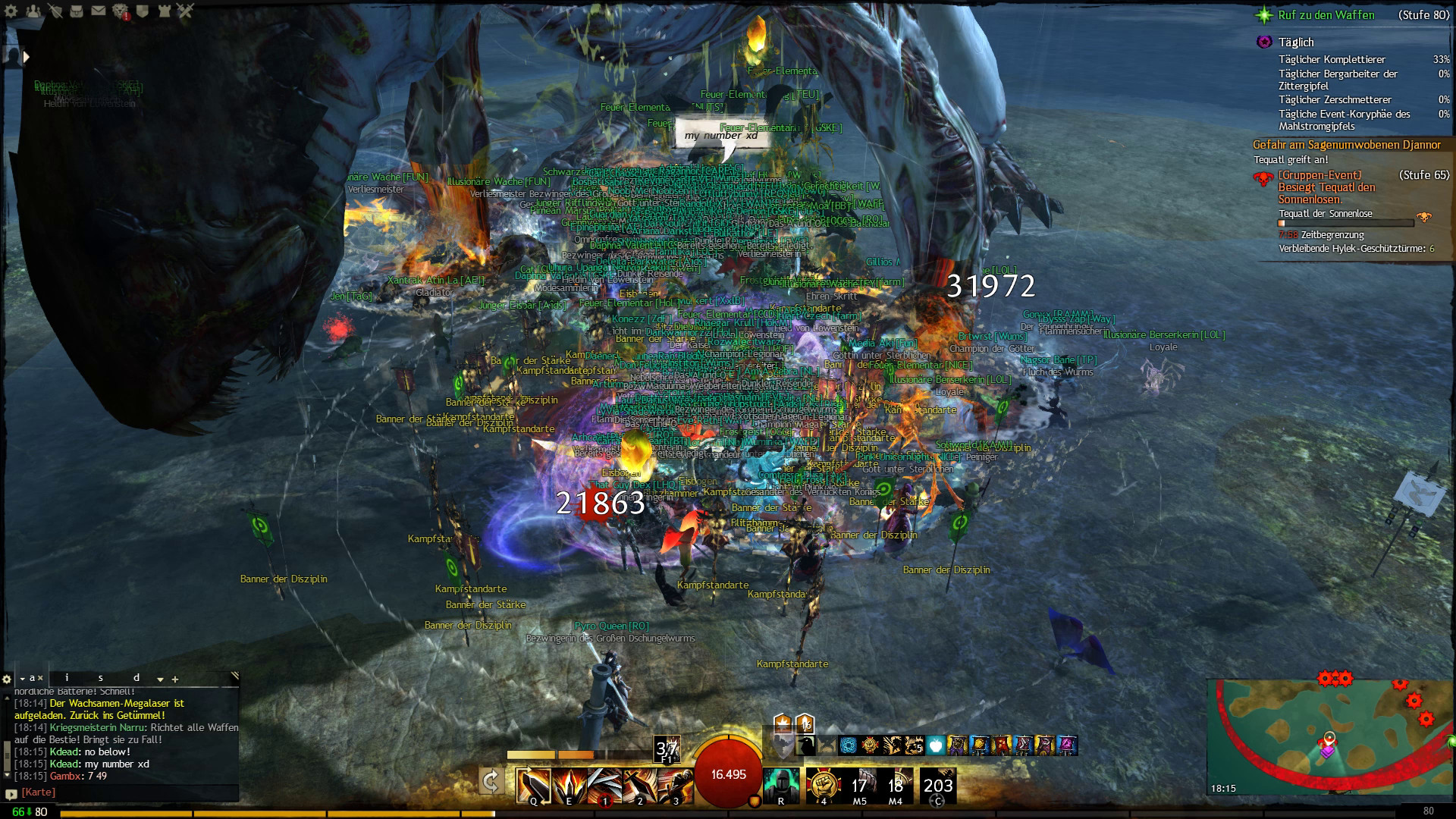Use the healing skill on key R

pyautogui.click(x=781, y=785)
